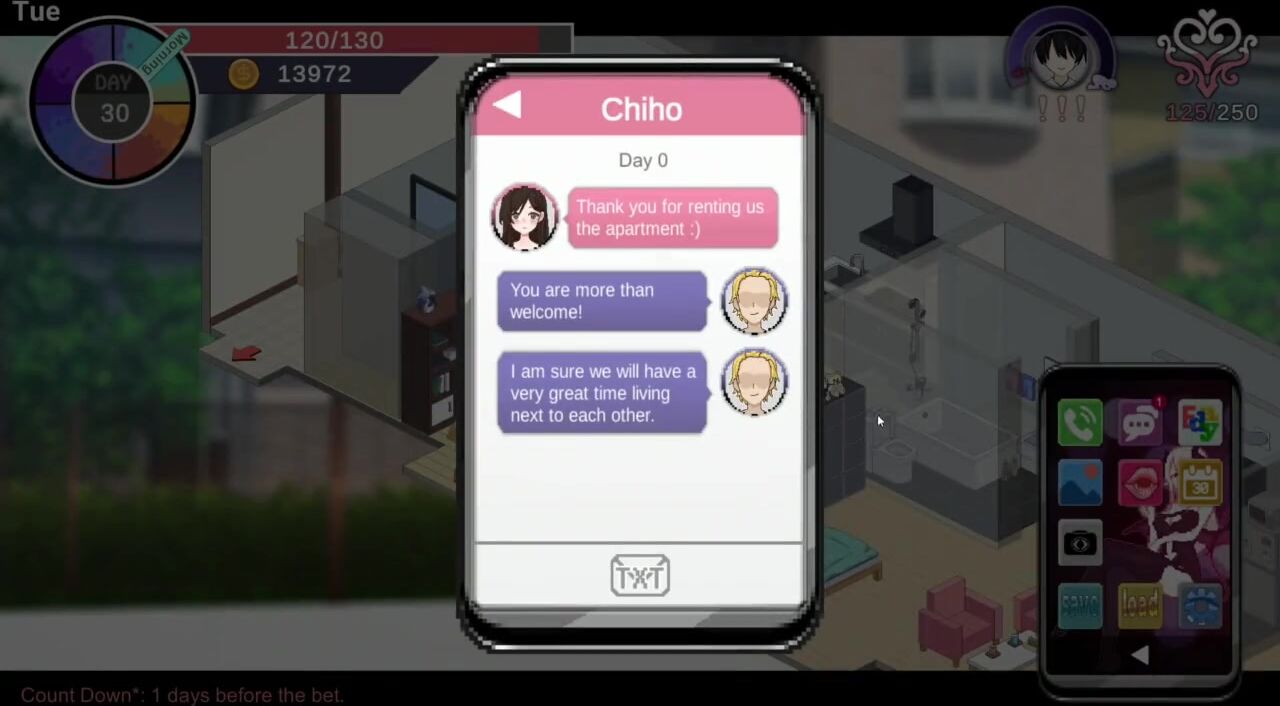Launch the Eday shopping app
Screen dimensions: 1280x706
coord(1200,423)
